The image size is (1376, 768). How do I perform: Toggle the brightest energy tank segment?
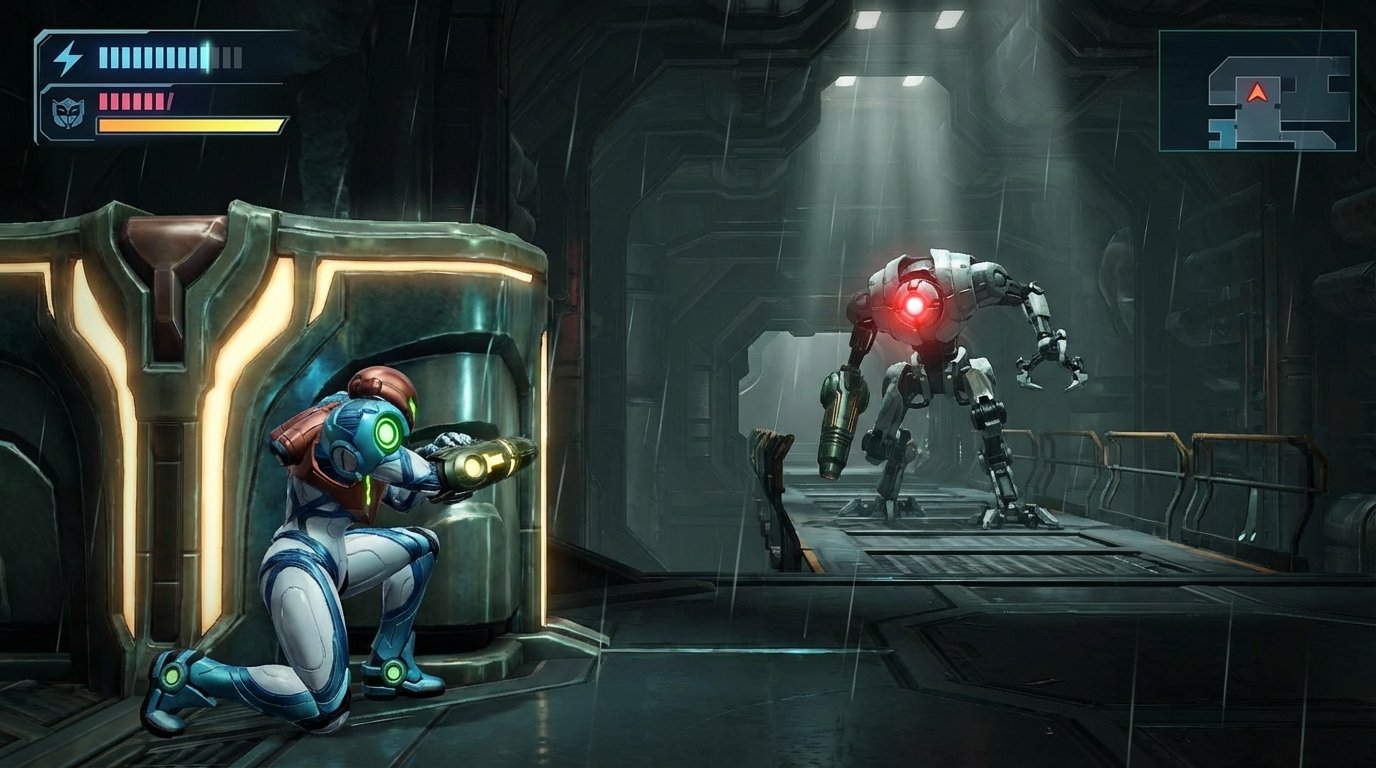204,58
